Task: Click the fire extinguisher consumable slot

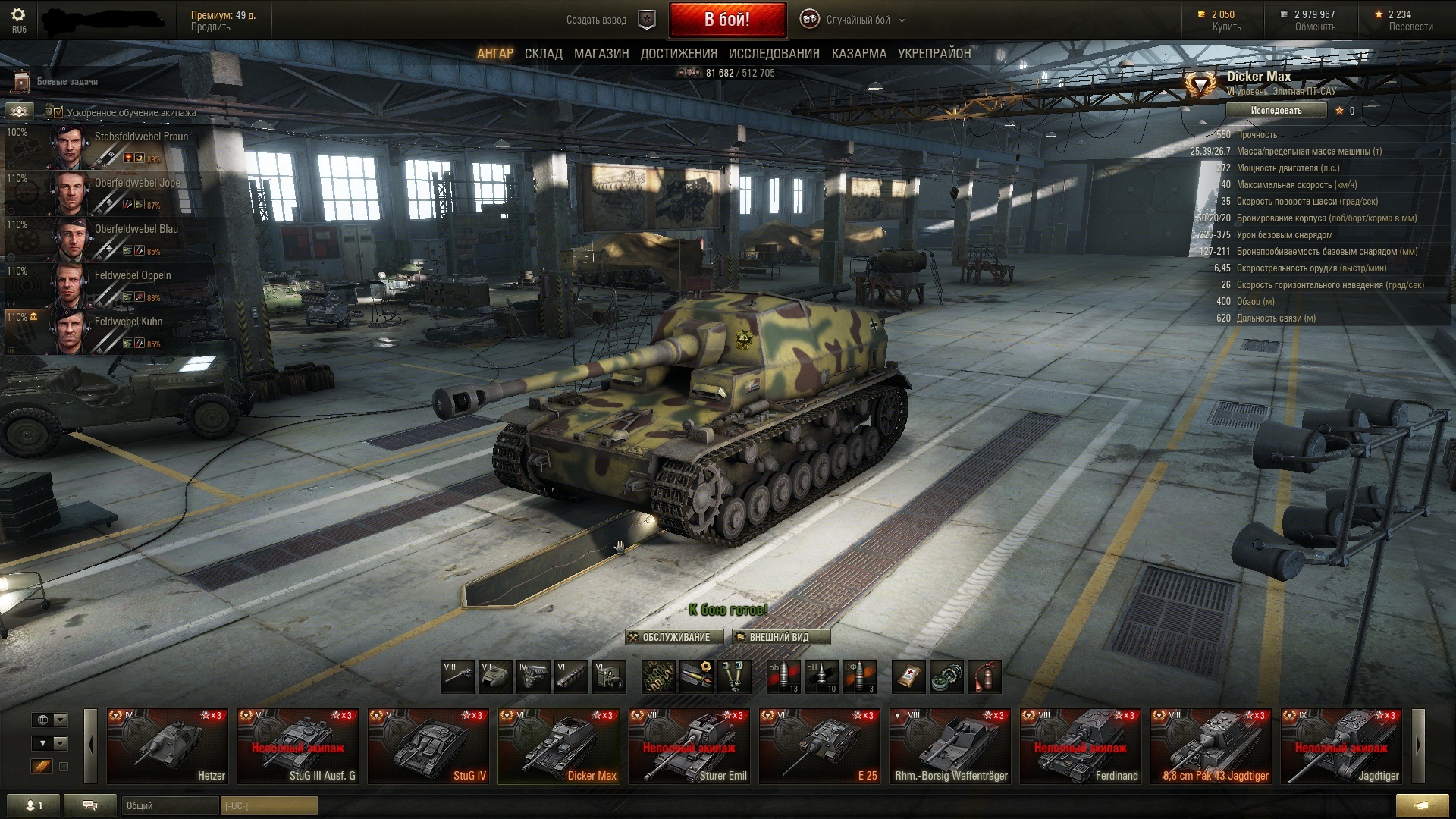Action: tap(984, 676)
